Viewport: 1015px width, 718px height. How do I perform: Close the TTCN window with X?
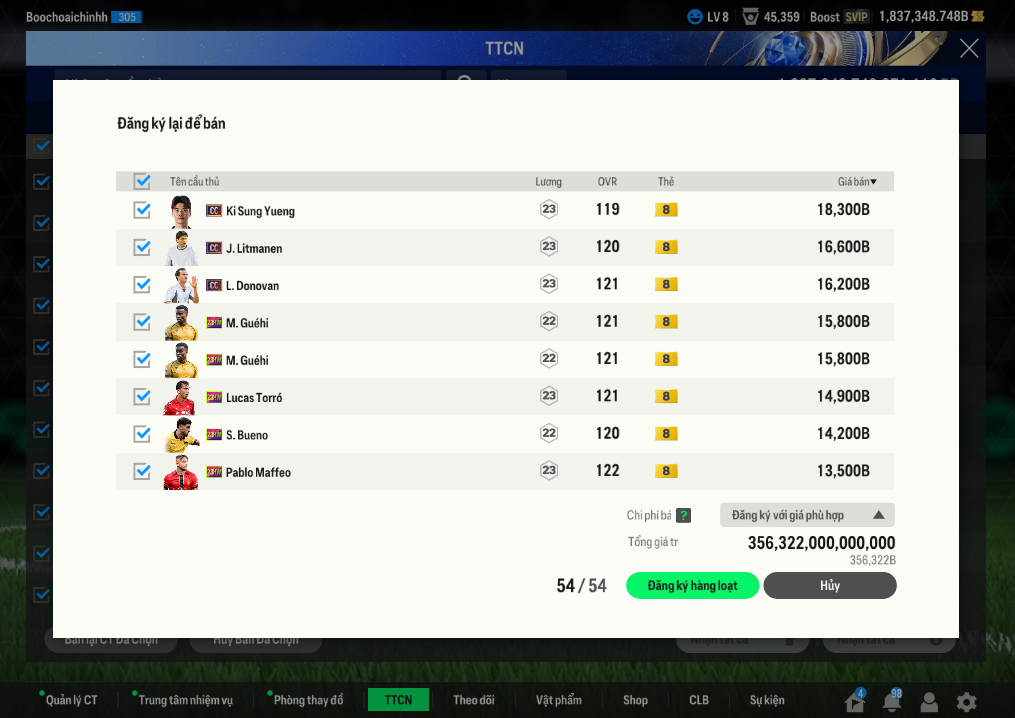tap(969, 48)
